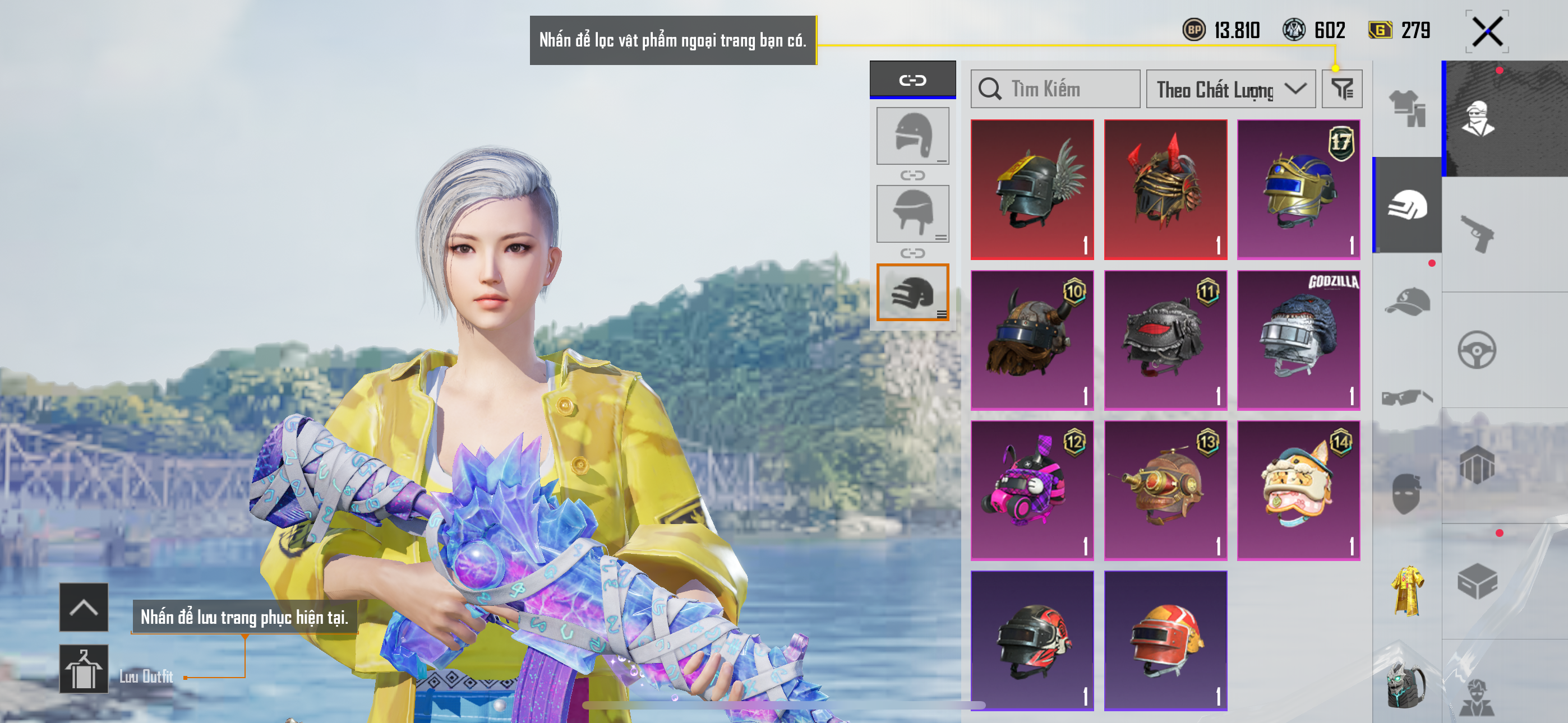The width and height of the screenshot is (1568, 723).
Task: Save current outfit with the hanger button
Action: coord(84,669)
